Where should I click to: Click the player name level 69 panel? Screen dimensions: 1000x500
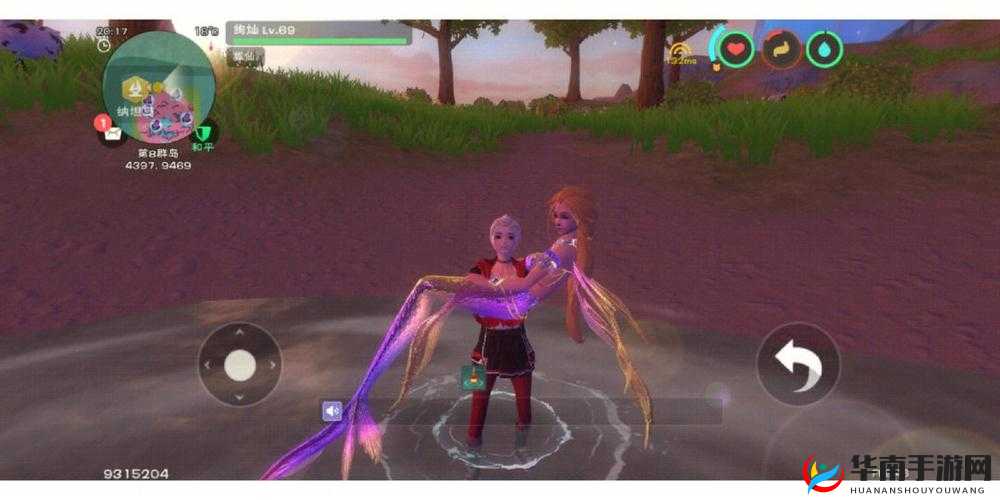[318, 32]
